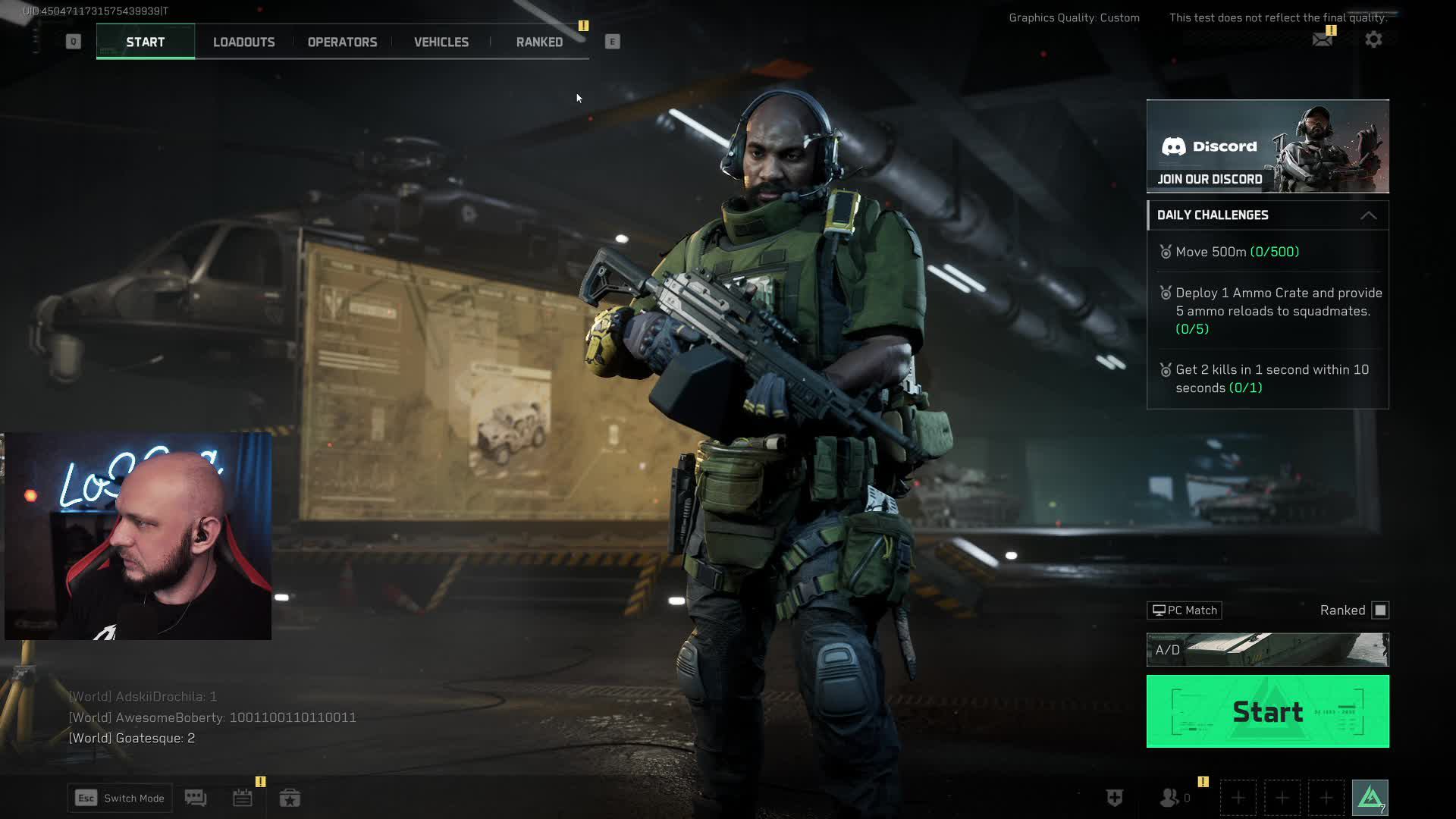This screenshot has height=819, width=1456.
Task: Click the Switch Mode button
Action: point(120,798)
